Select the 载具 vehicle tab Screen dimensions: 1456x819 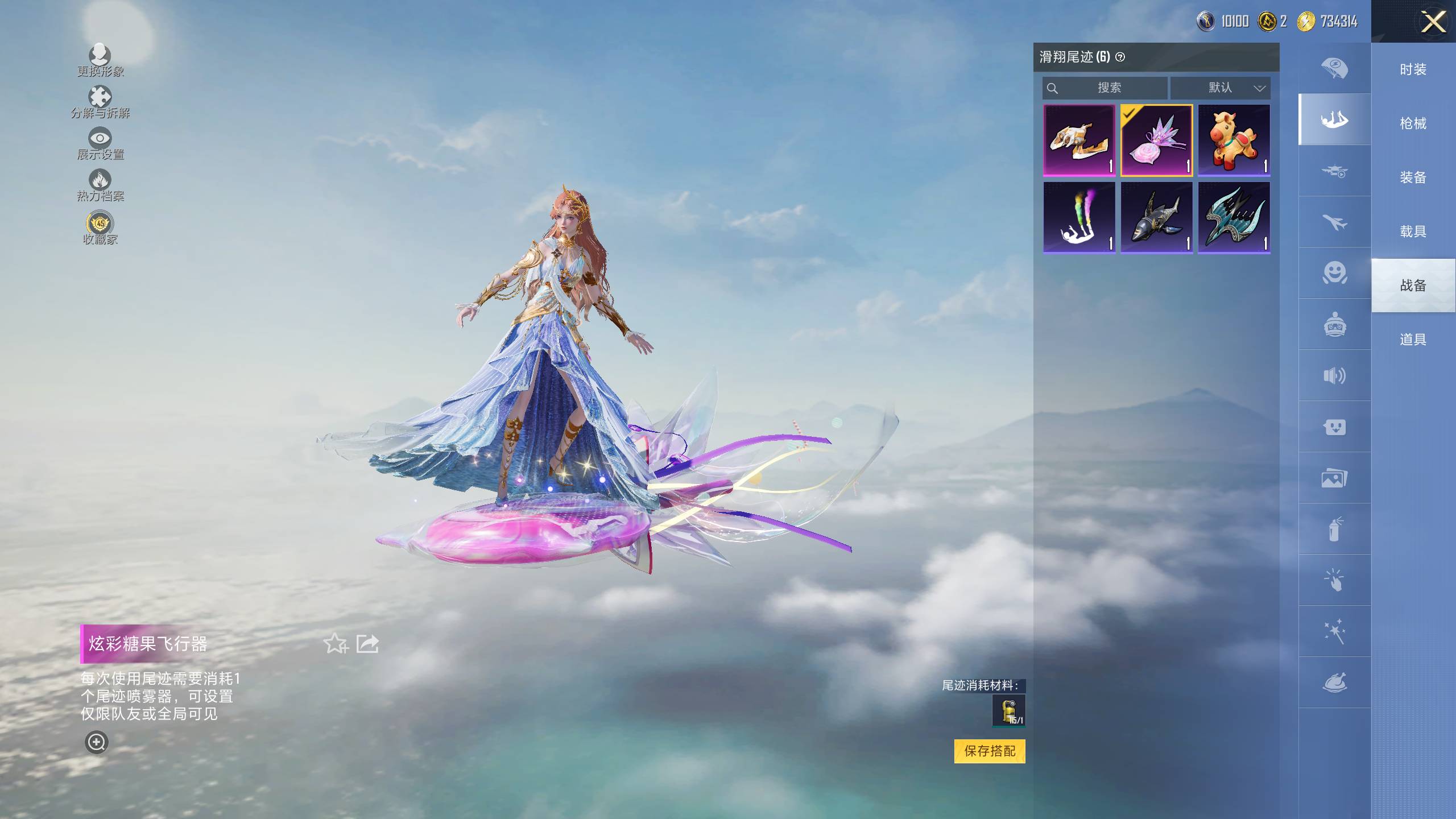[1413, 231]
